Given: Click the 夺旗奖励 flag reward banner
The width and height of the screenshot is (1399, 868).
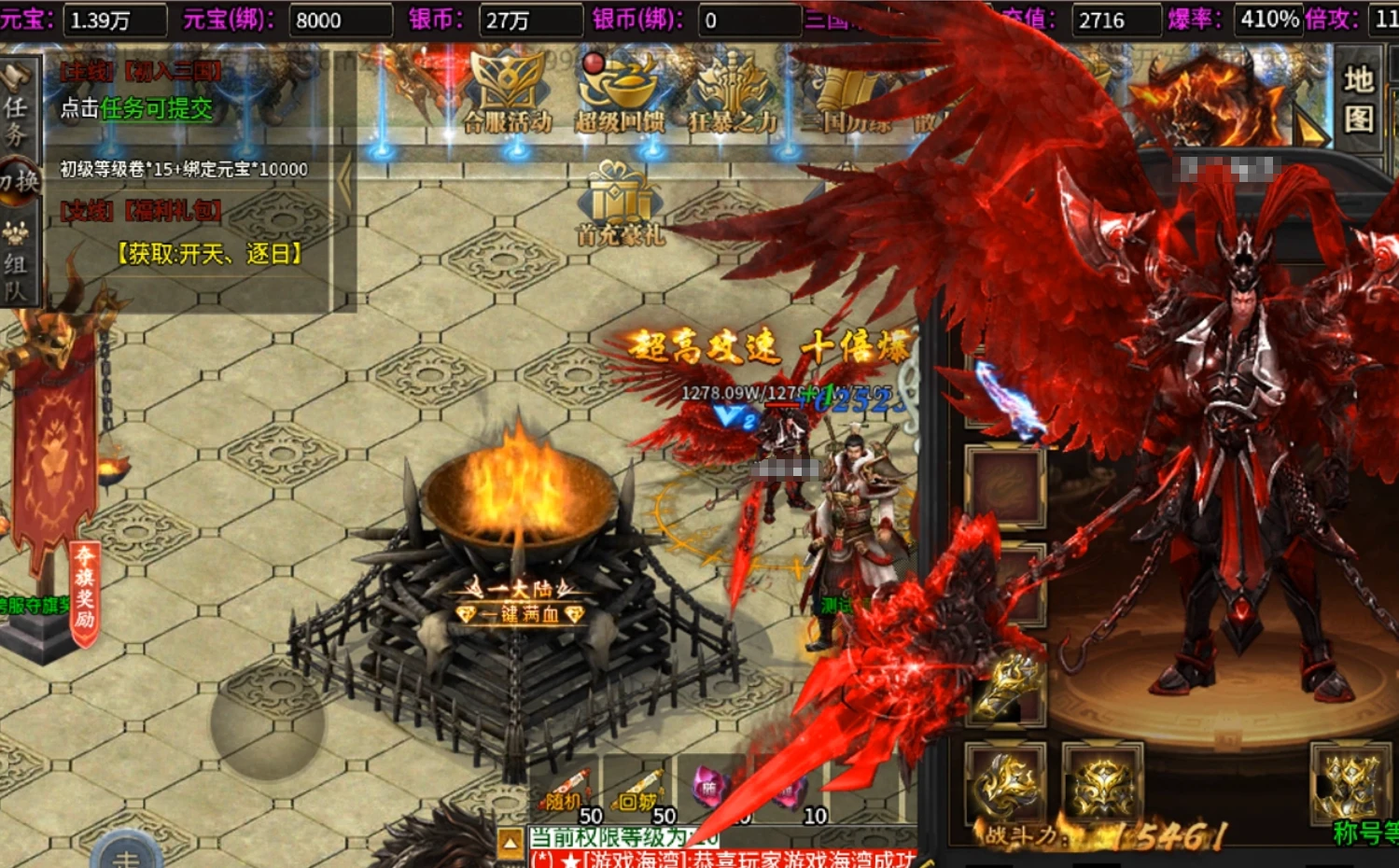Looking at the screenshot, I should coord(85,588).
